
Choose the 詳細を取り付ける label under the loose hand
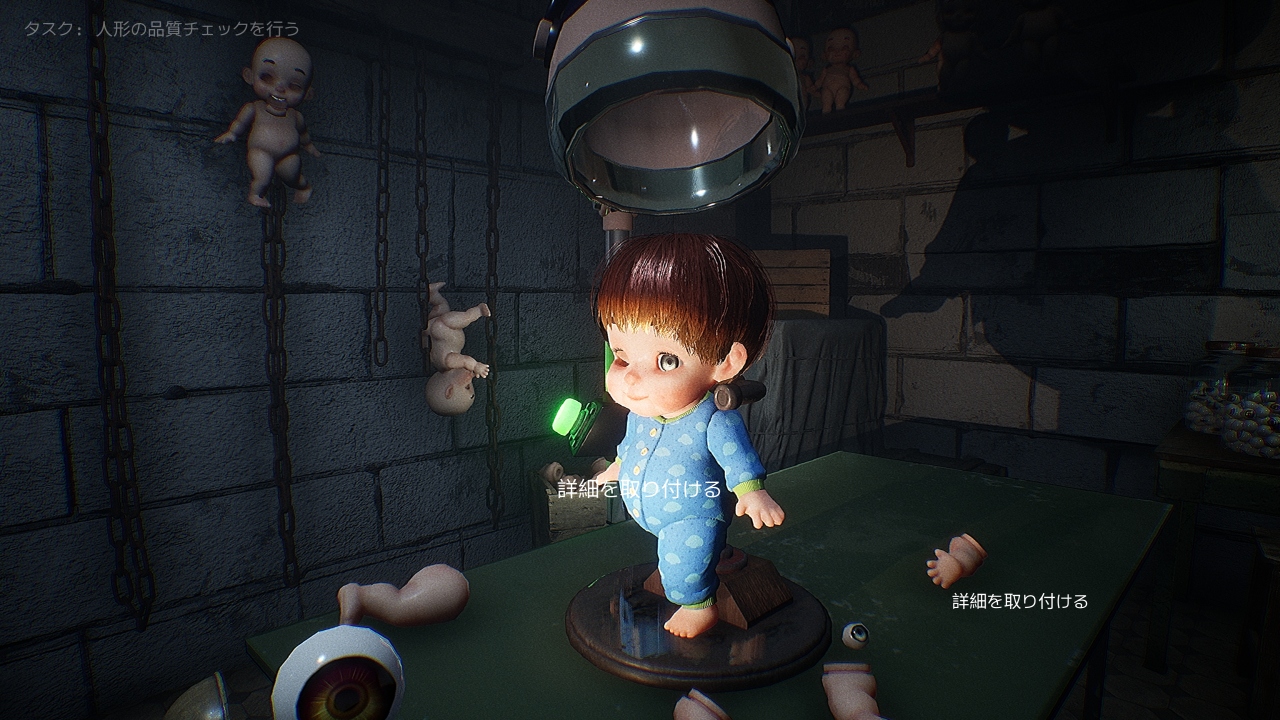pos(1019,601)
